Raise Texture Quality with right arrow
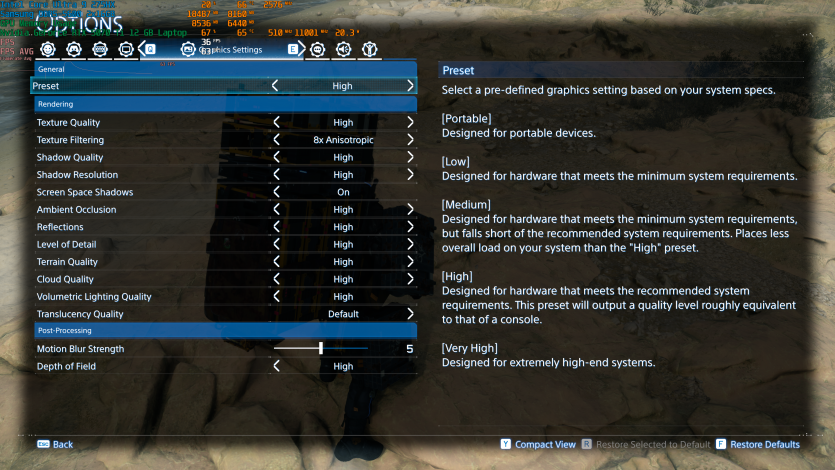This screenshot has width=835, height=470. click(410, 122)
